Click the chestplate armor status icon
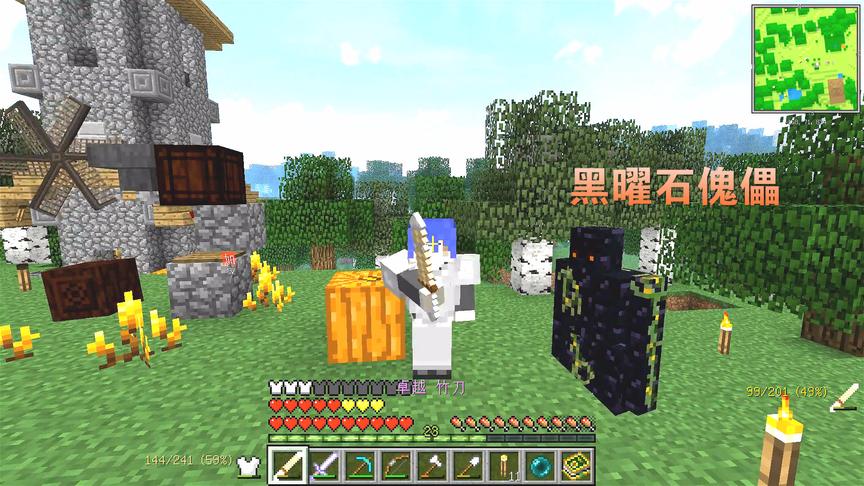864x486 pixels. [x=248, y=464]
